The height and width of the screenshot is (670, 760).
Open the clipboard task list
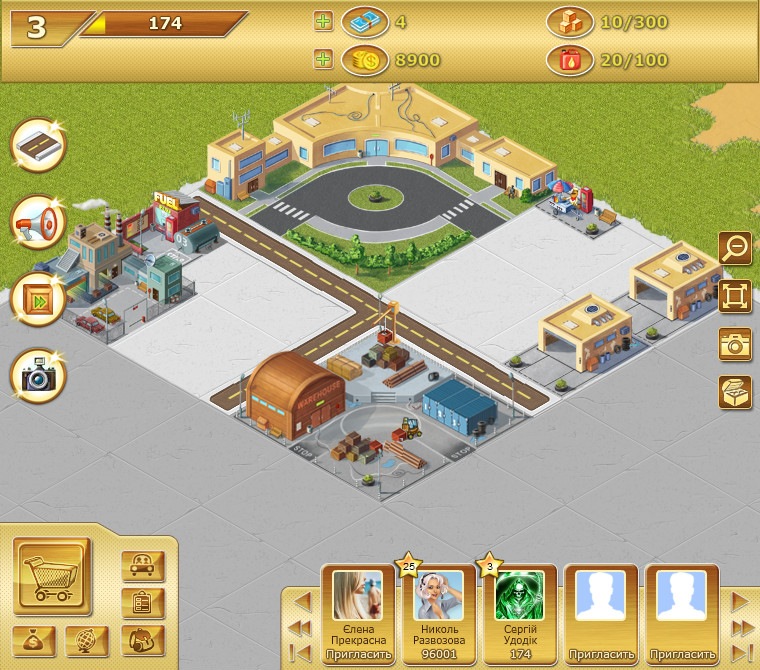point(142,602)
